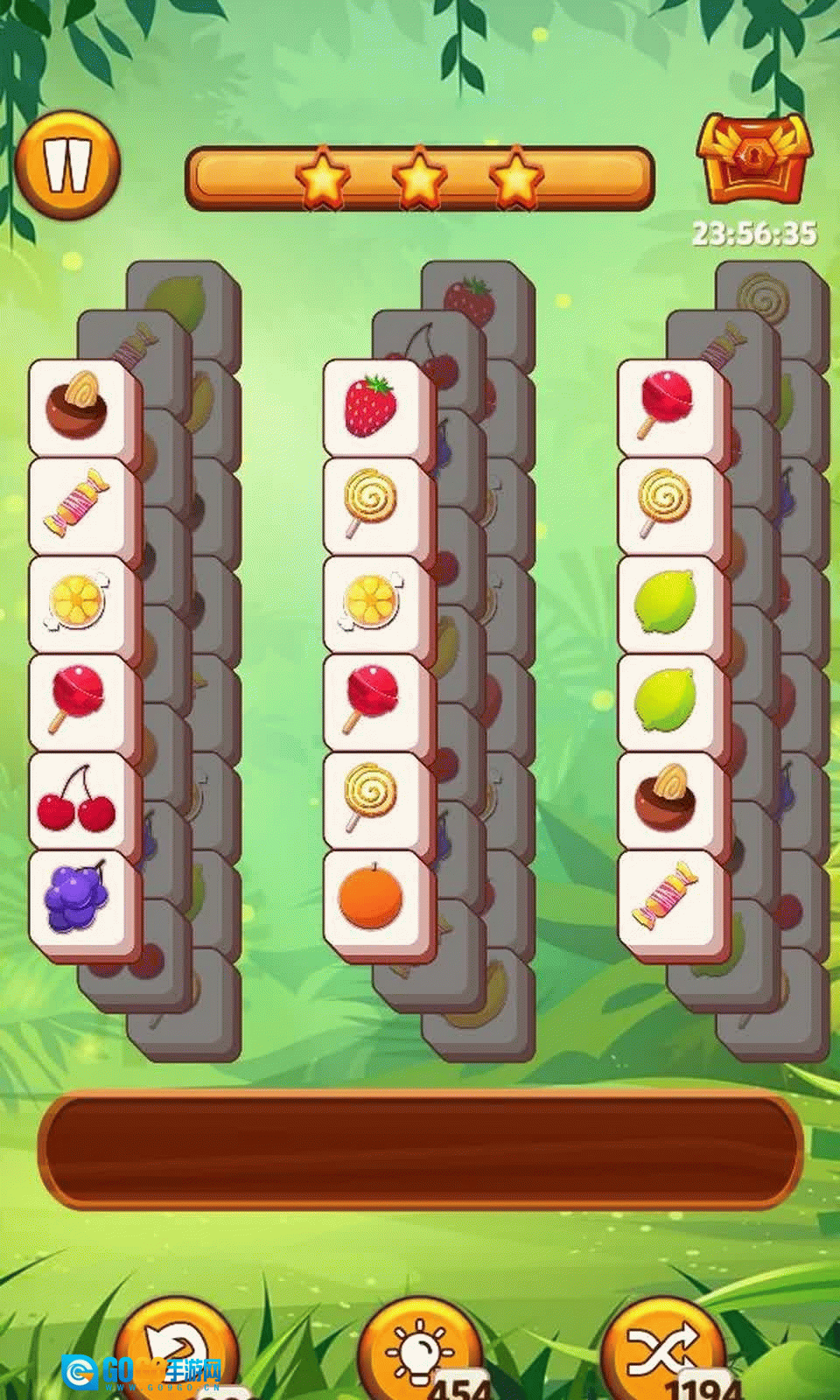This screenshot has height=1400, width=840.
Task: Pick the swirl lollipop tile directly above the orange
Action: pos(373,801)
